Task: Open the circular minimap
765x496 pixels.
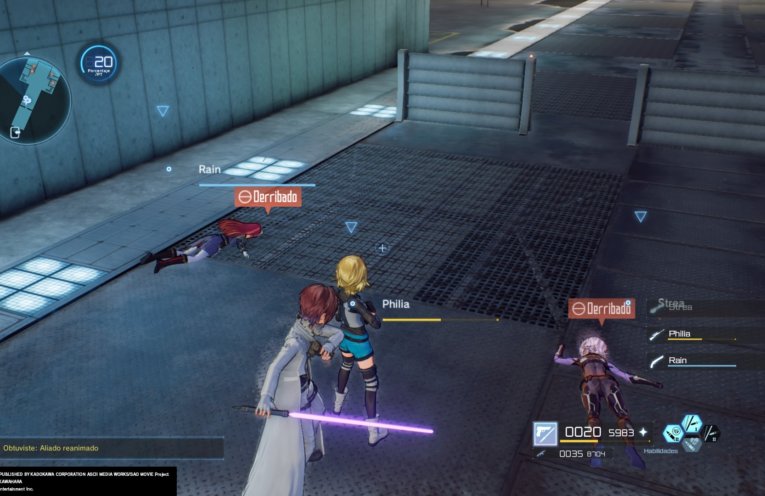Action: [33, 98]
